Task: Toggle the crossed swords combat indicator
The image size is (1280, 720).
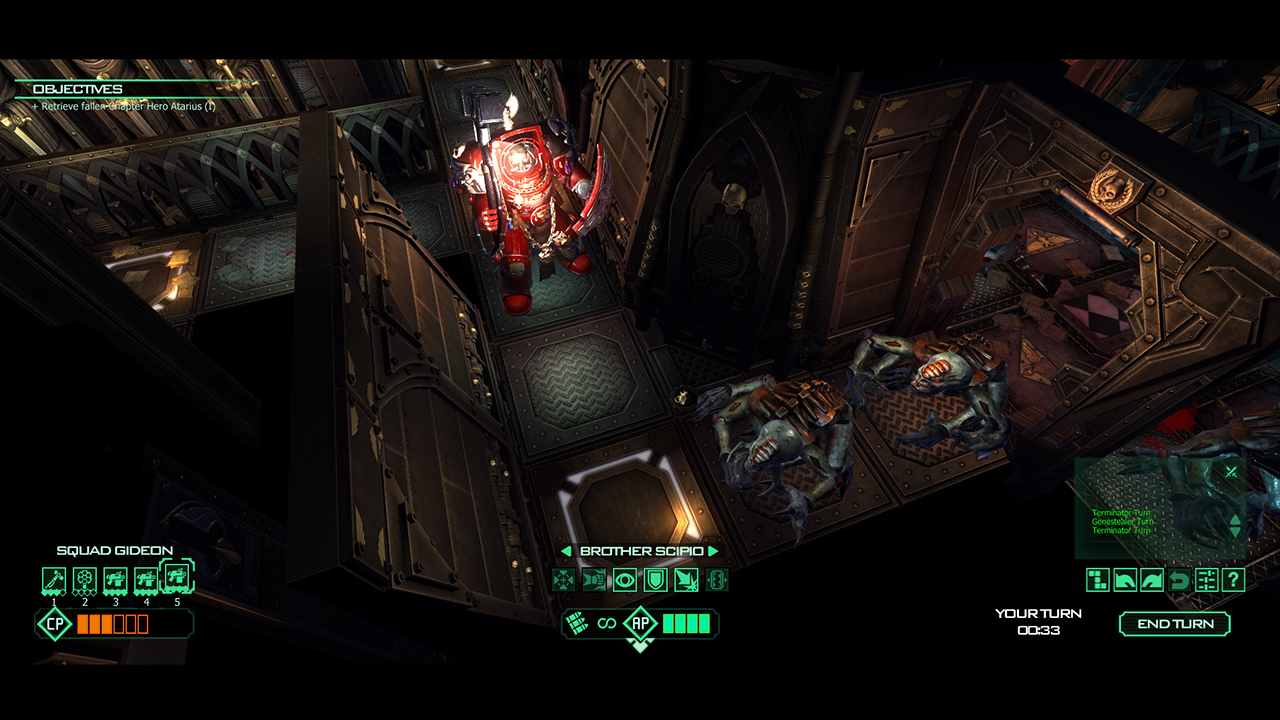Action: pos(1230,470)
